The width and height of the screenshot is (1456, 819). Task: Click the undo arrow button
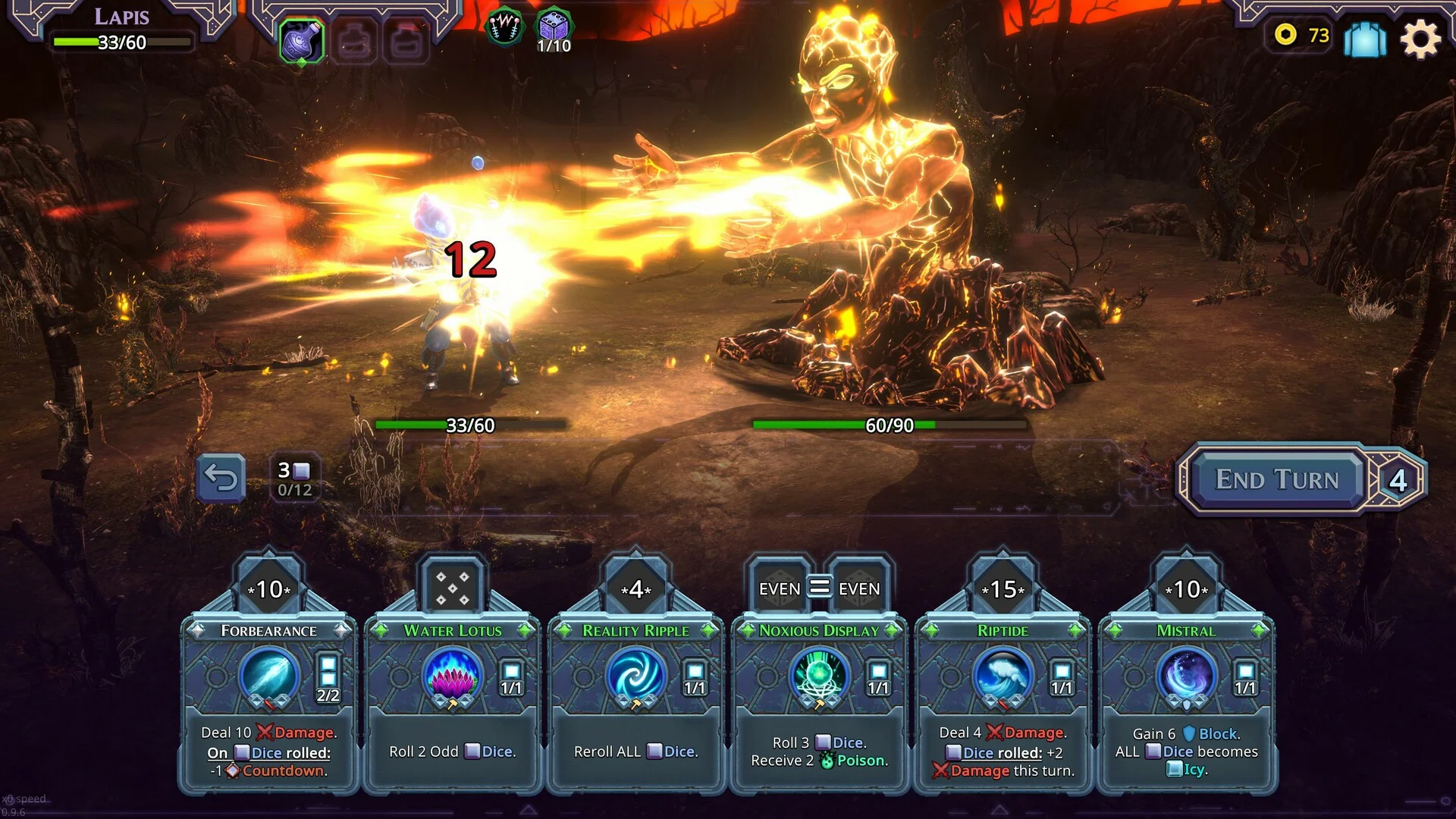click(221, 478)
